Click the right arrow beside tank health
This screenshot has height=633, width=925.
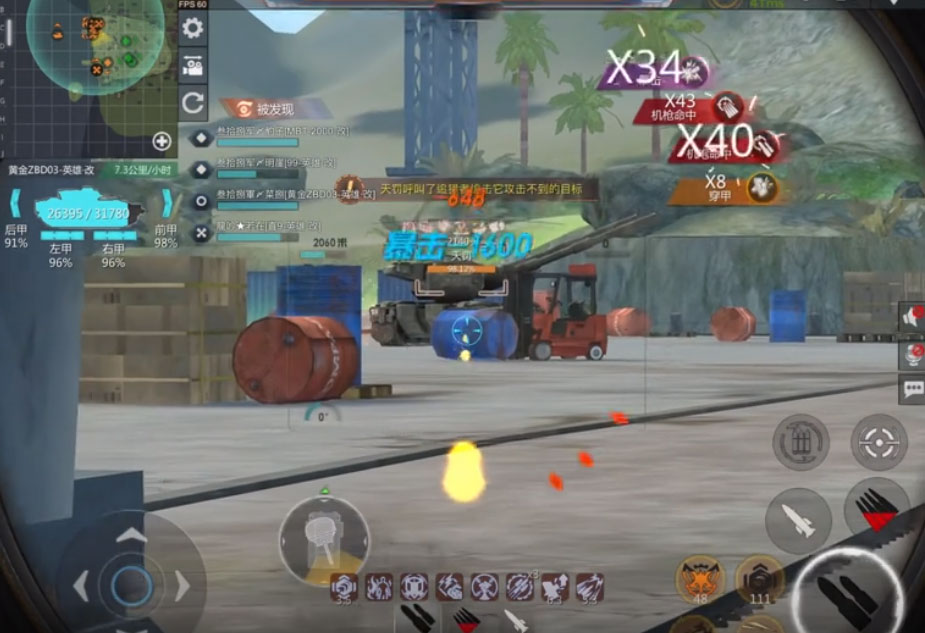coord(166,207)
